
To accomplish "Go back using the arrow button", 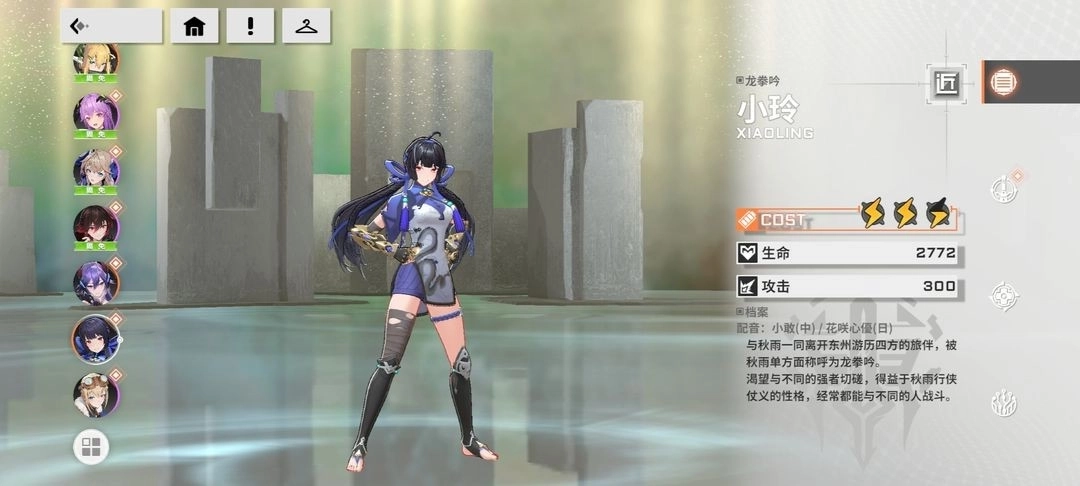I will 110,26.
